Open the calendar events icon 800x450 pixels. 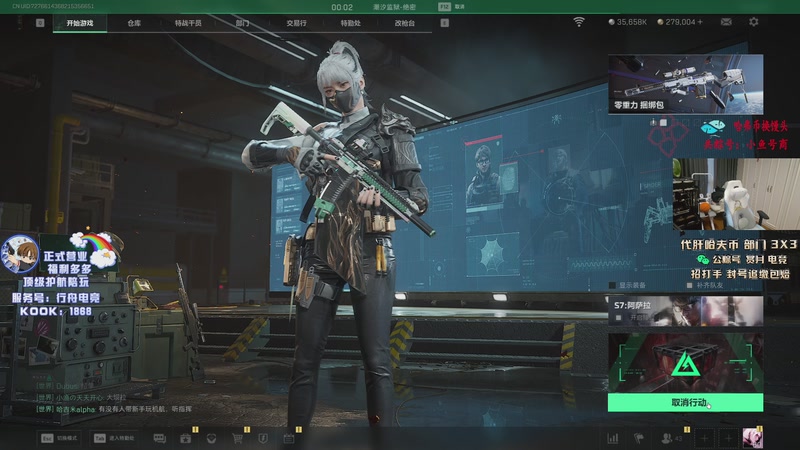coord(289,438)
